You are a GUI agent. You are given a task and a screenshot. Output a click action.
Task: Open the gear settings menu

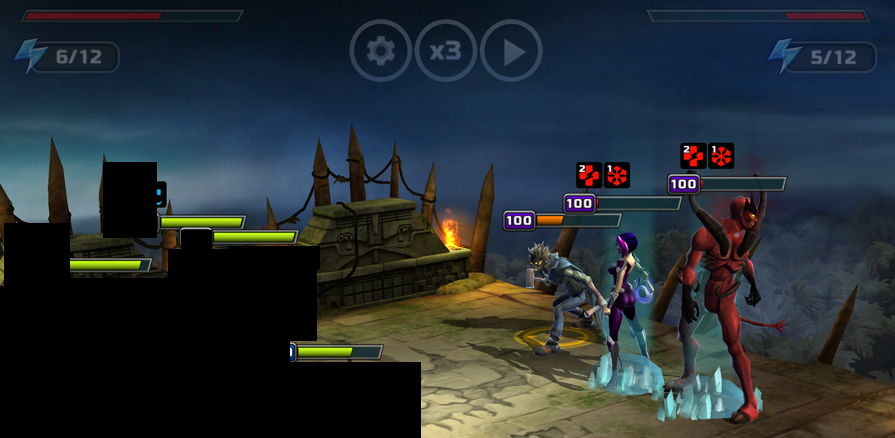click(x=380, y=51)
